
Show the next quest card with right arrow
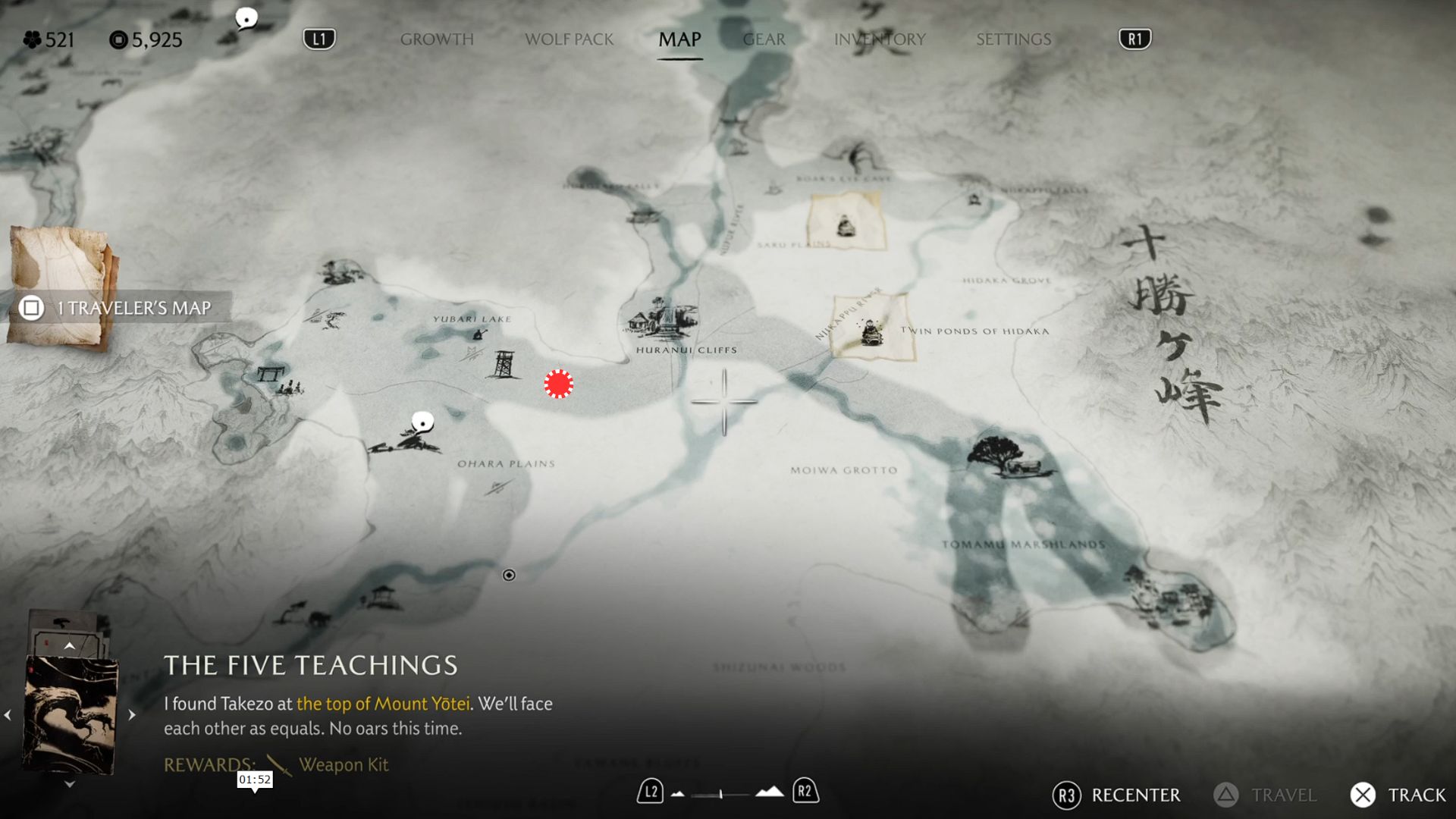pos(132,714)
